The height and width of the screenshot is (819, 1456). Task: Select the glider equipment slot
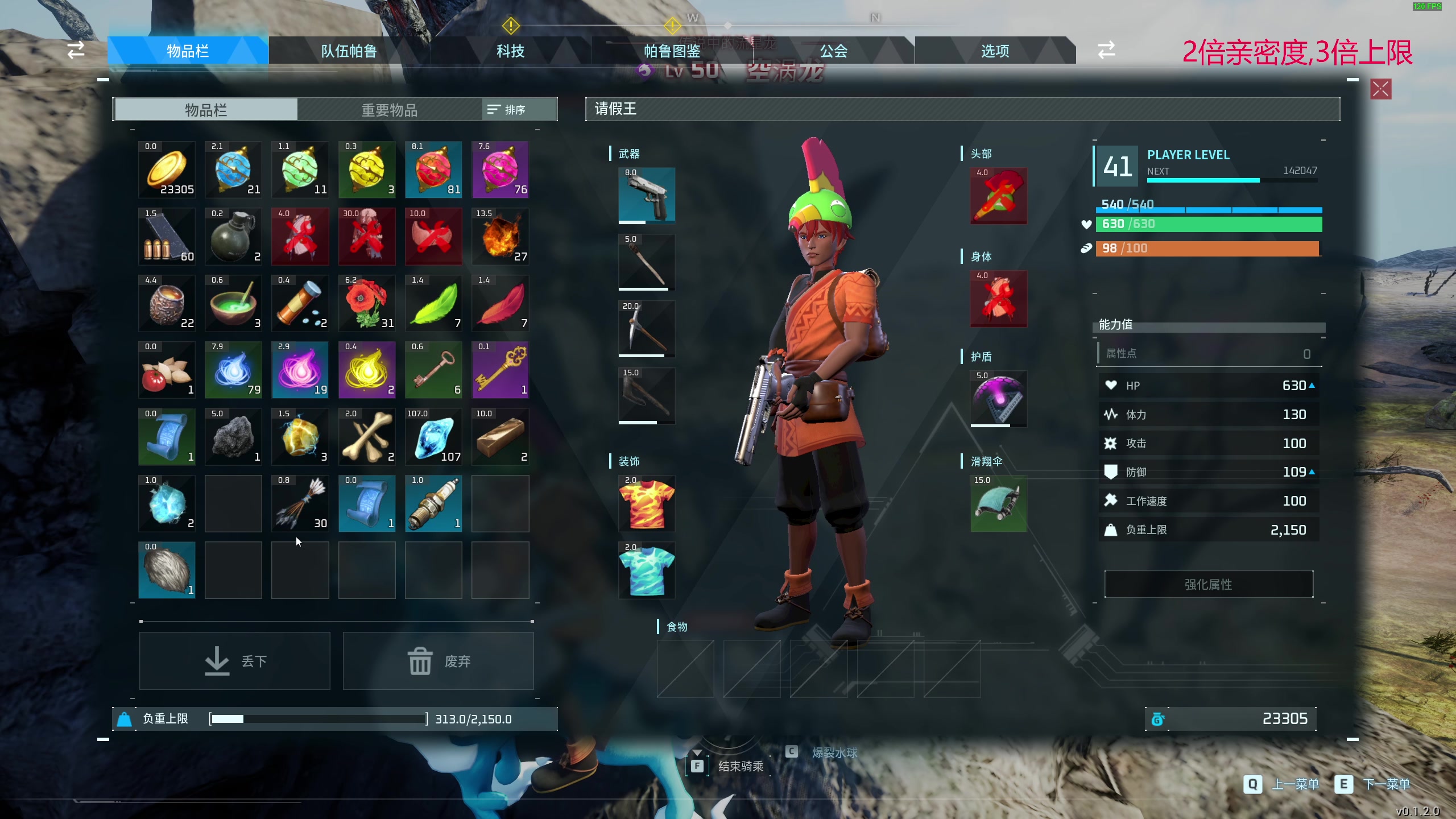click(x=998, y=503)
